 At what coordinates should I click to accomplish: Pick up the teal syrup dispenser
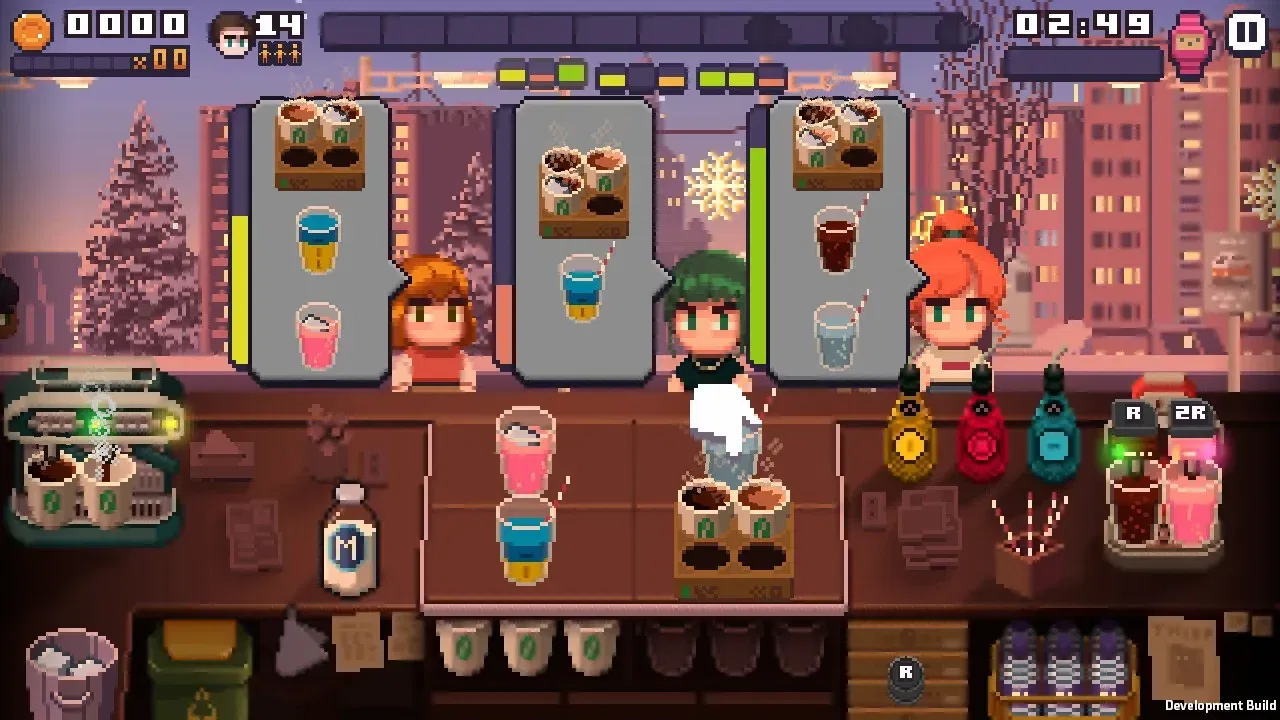pyautogui.click(x=1054, y=440)
